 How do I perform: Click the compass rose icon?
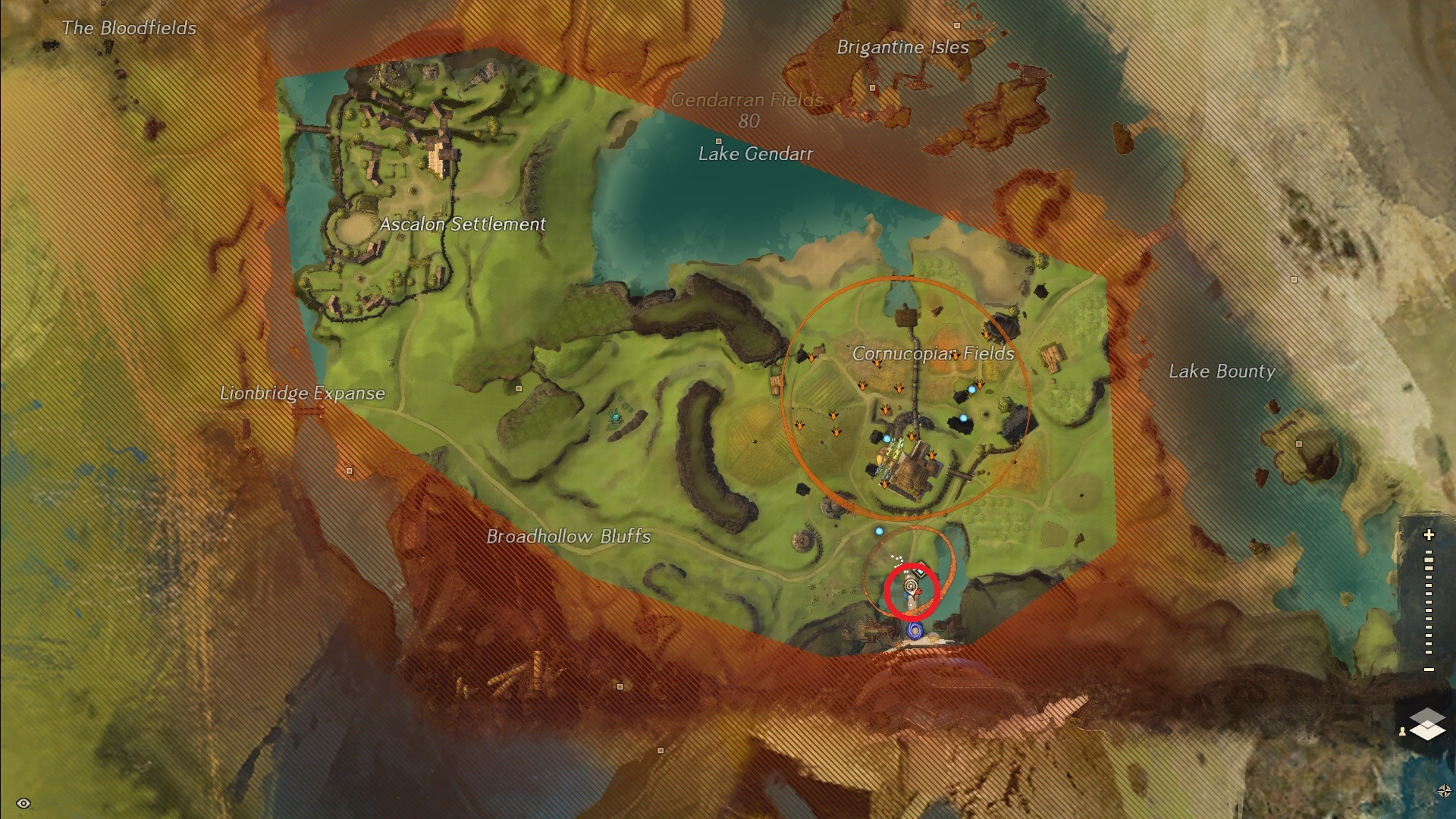(1444, 791)
